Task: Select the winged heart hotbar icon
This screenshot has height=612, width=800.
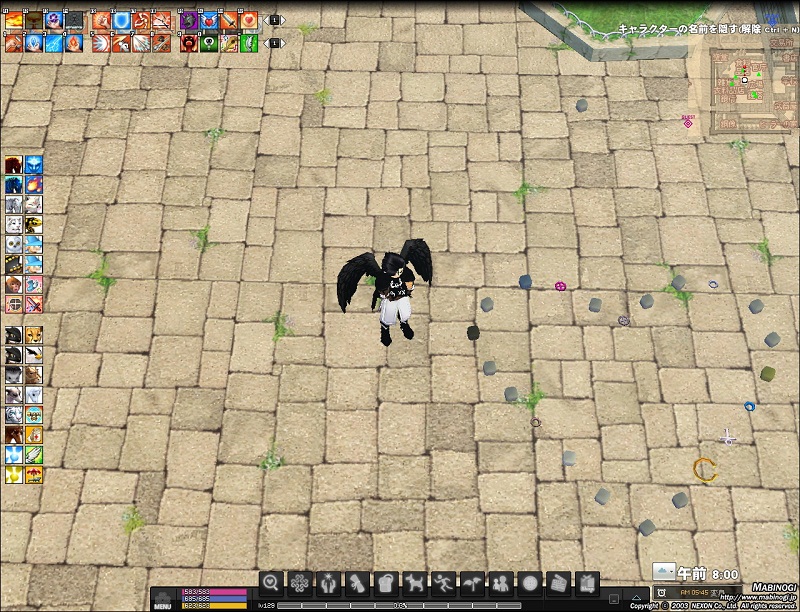Action: (208, 19)
